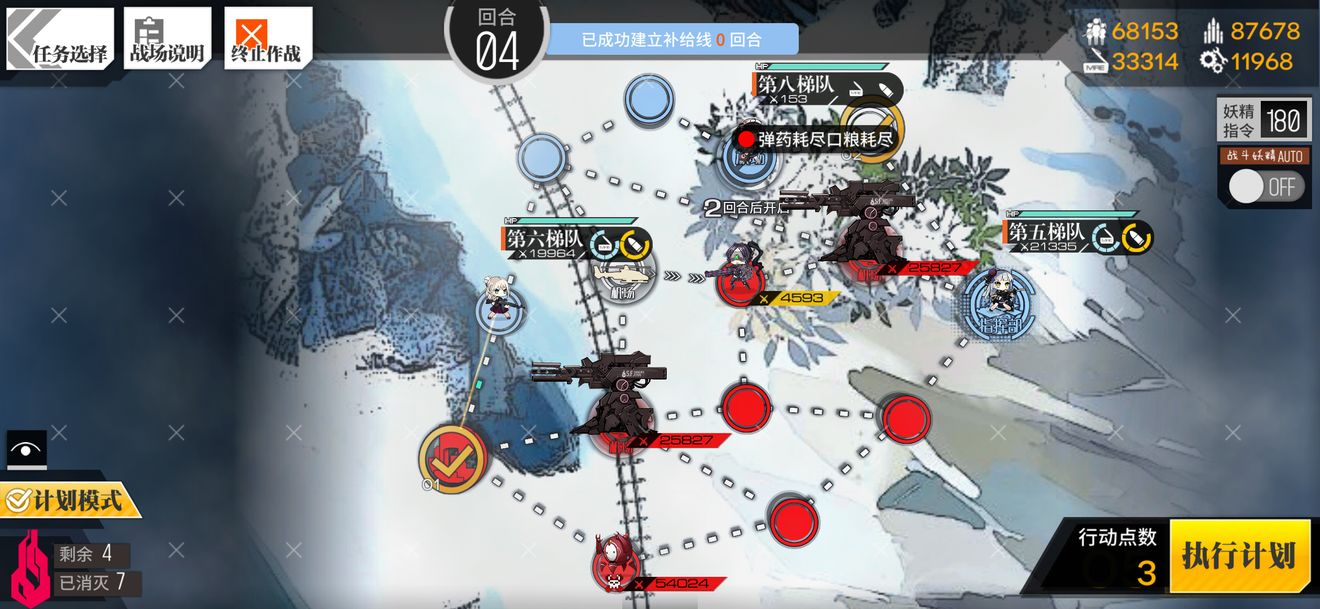Click 终止作战 to abort the mission
1320x609 pixels.
[x=267, y=40]
